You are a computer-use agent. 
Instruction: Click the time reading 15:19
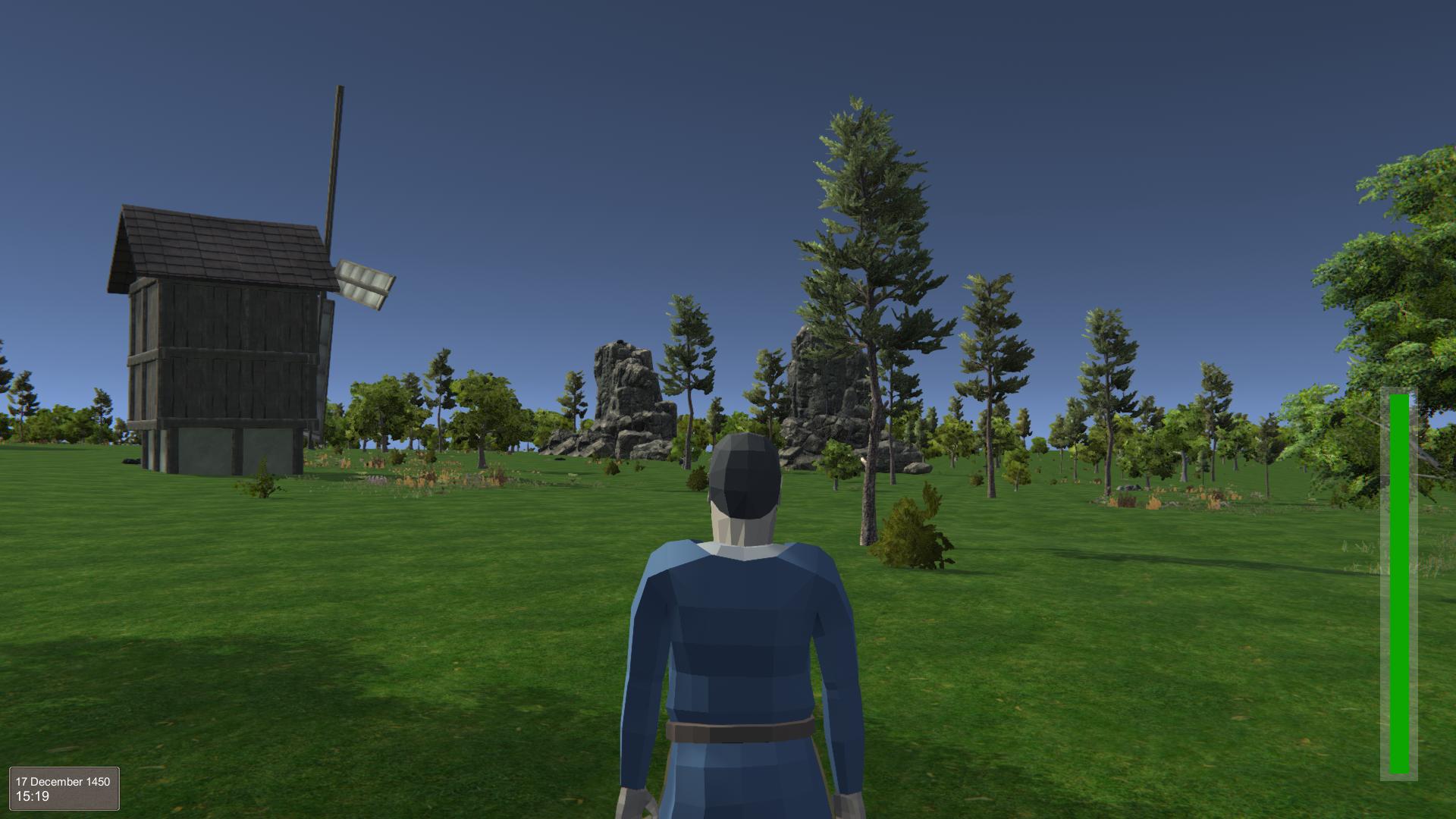(34, 796)
